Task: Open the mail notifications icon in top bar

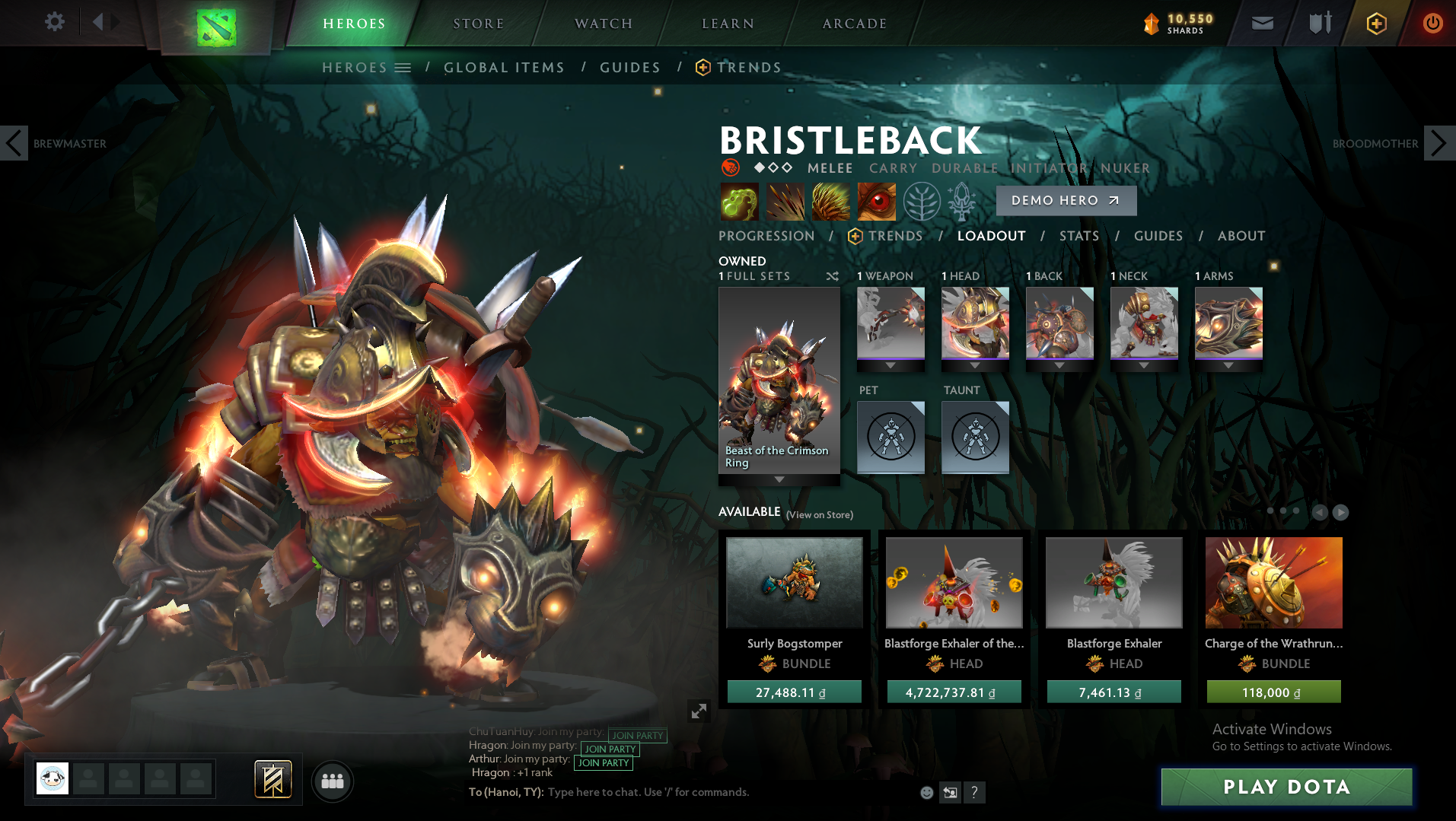Action: [x=1262, y=23]
